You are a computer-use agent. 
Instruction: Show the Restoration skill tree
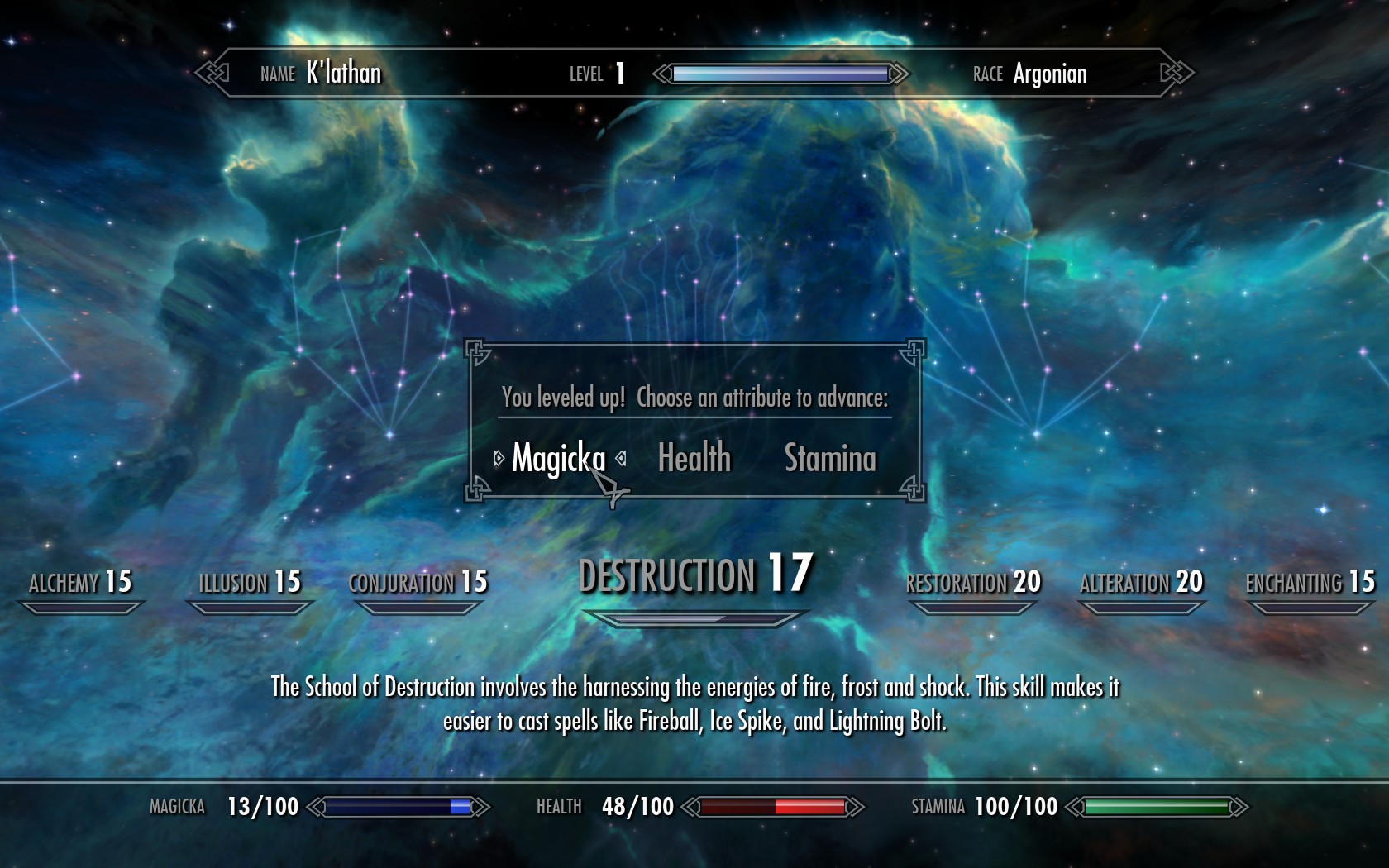pos(973,583)
